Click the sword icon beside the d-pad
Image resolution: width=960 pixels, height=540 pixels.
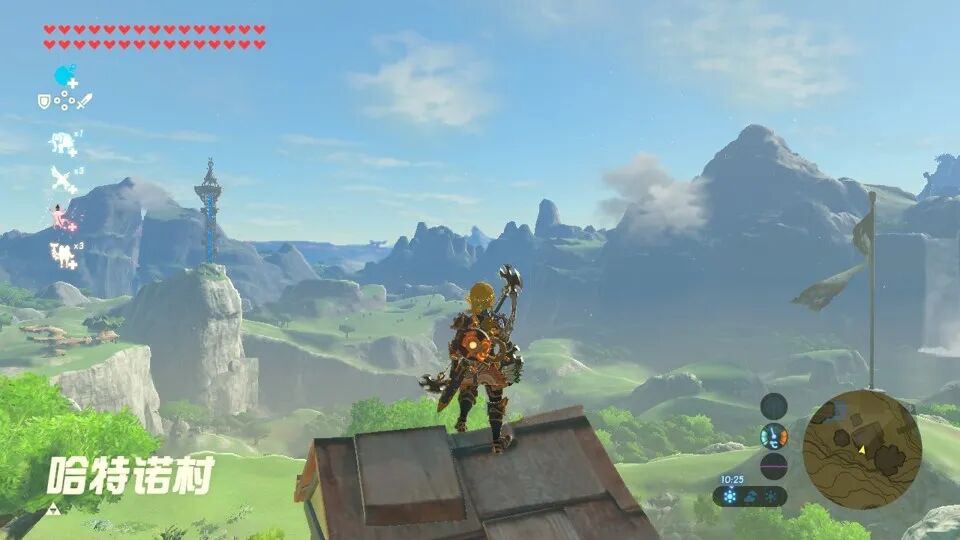click(84, 101)
